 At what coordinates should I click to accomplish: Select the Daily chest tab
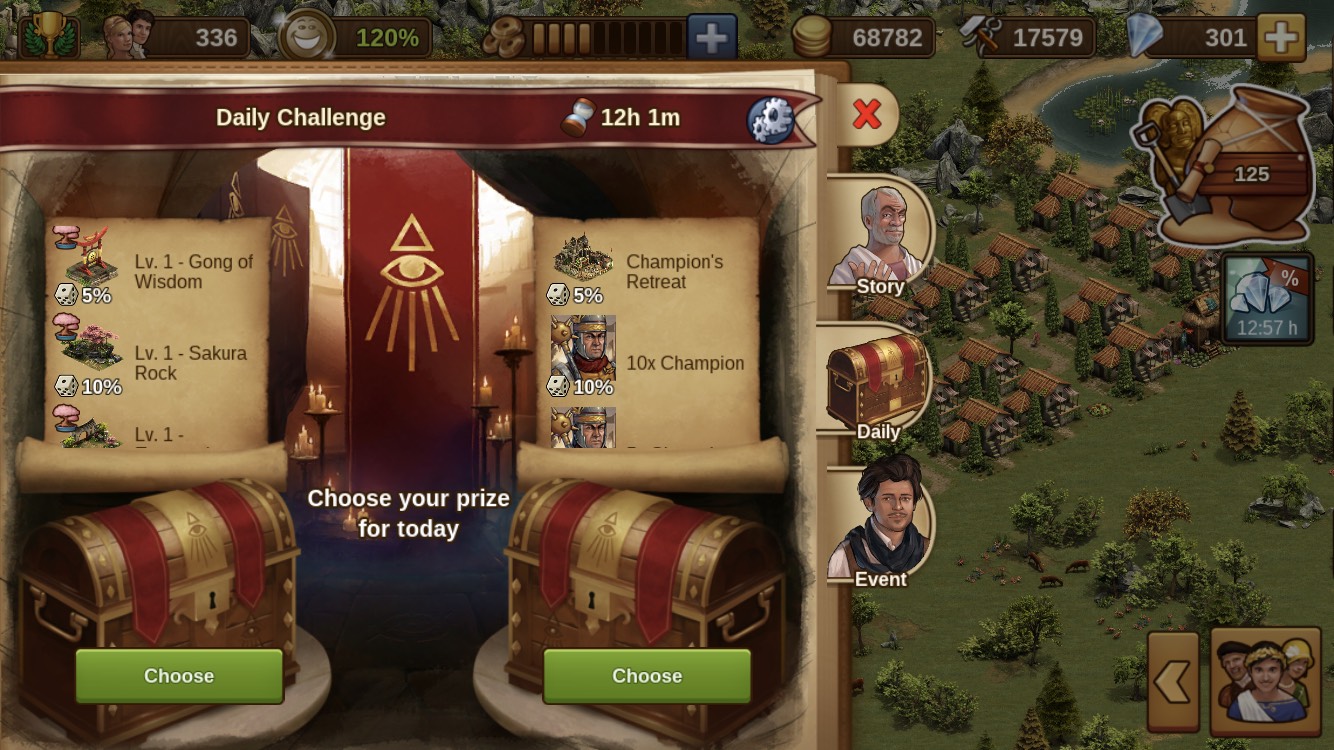click(877, 386)
